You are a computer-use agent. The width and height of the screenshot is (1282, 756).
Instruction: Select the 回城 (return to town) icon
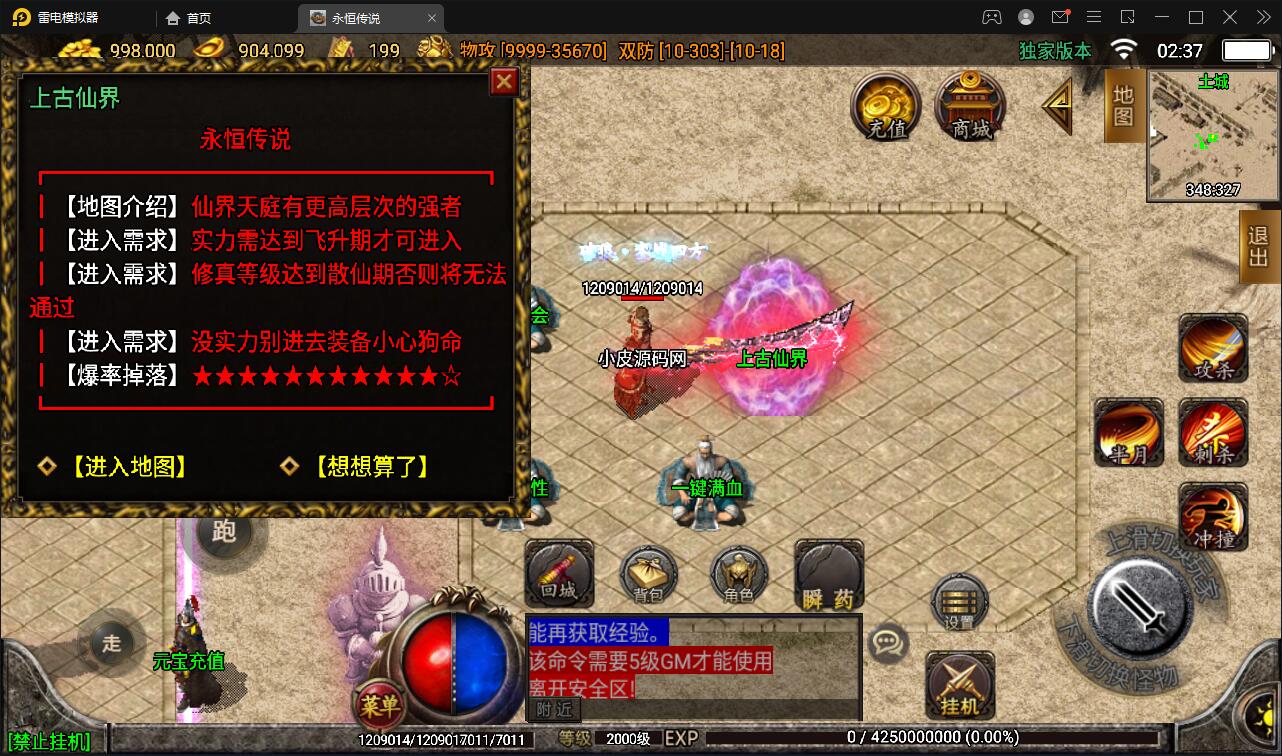tap(557, 575)
